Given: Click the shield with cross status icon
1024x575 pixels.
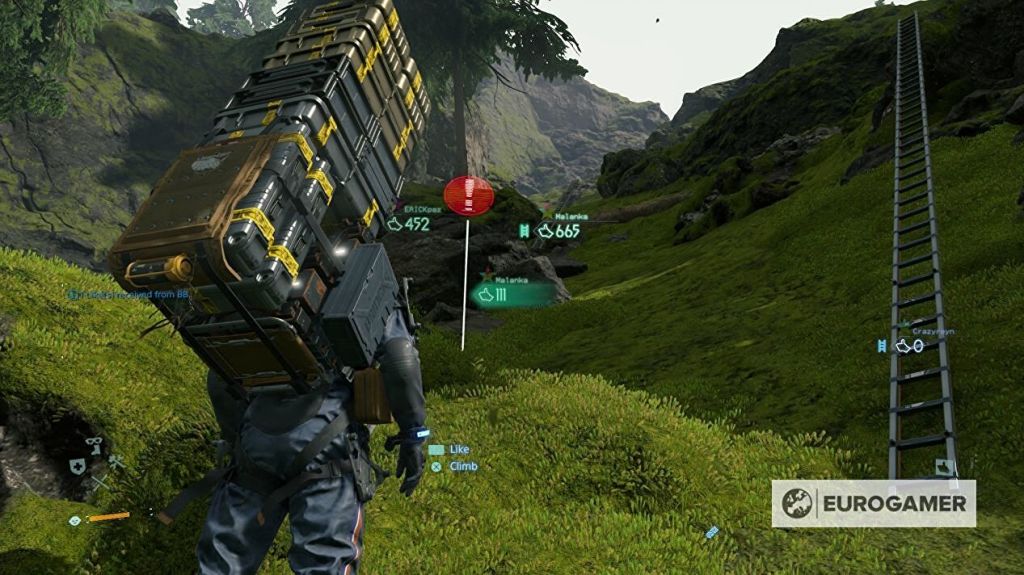Looking at the screenshot, I should click(77, 466).
